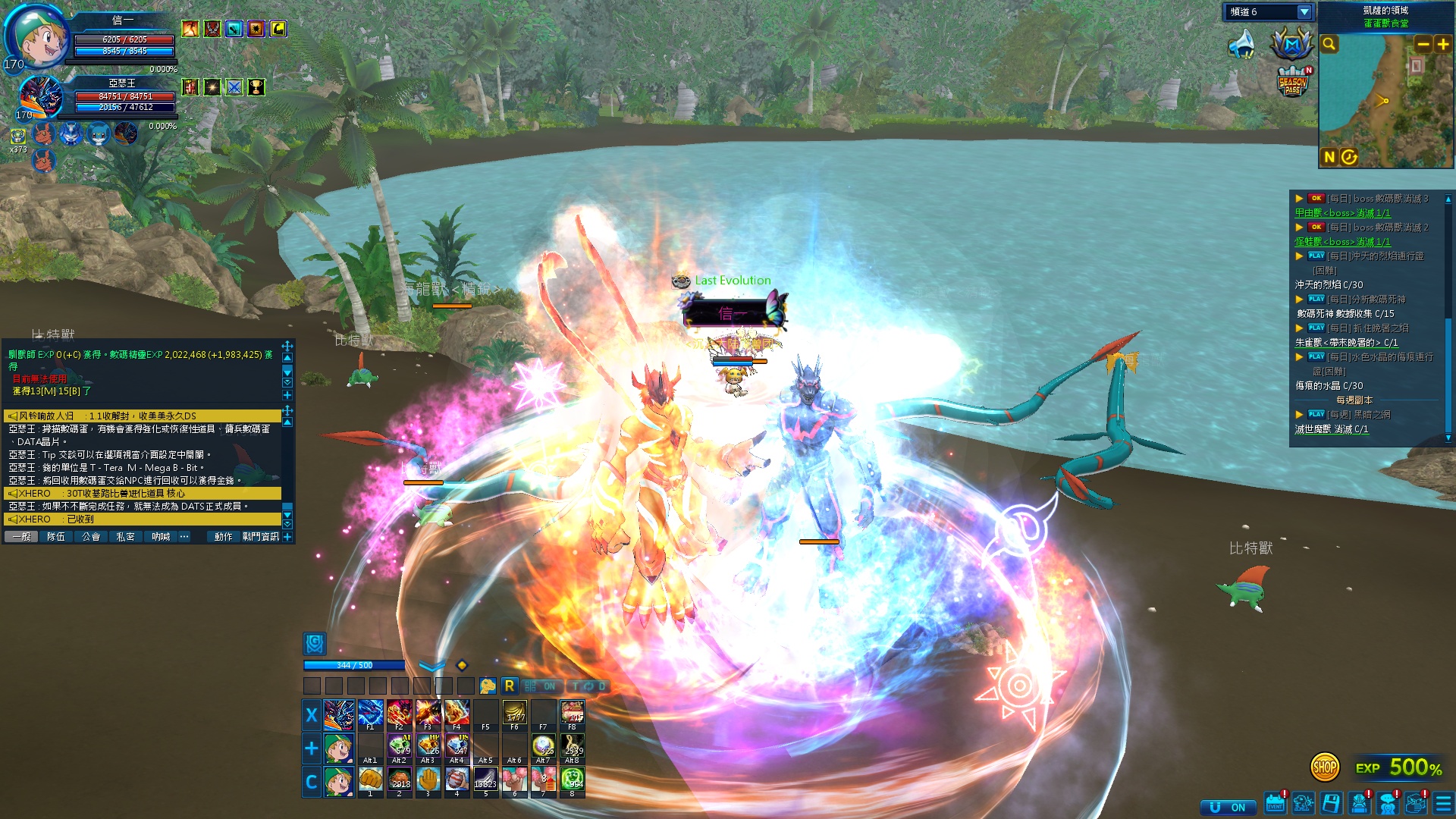Zoom in the minimap with plus button
Image resolution: width=1456 pixels, height=819 pixels.
1442,44
